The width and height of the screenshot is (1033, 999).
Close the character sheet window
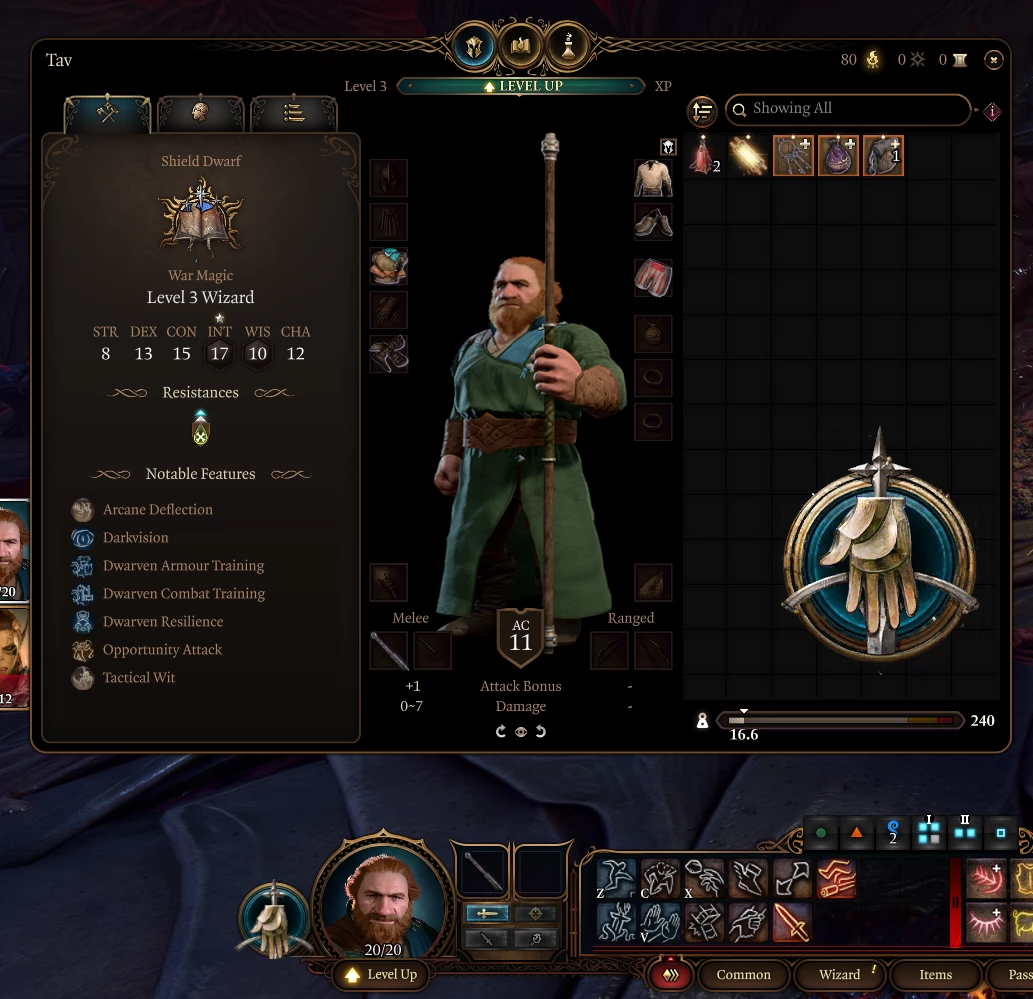tap(993, 60)
